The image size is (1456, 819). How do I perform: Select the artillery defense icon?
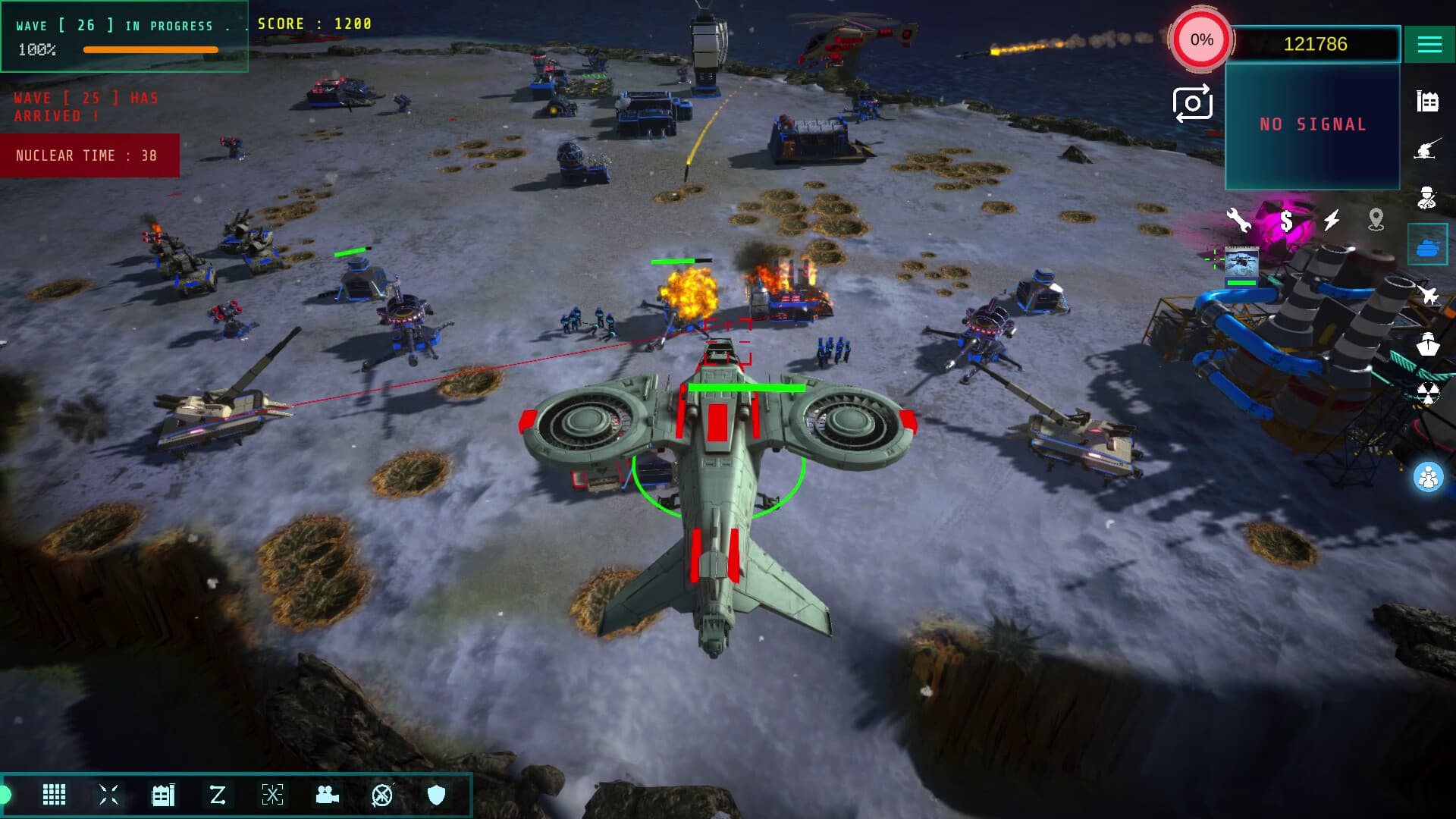pyautogui.click(x=1429, y=146)
